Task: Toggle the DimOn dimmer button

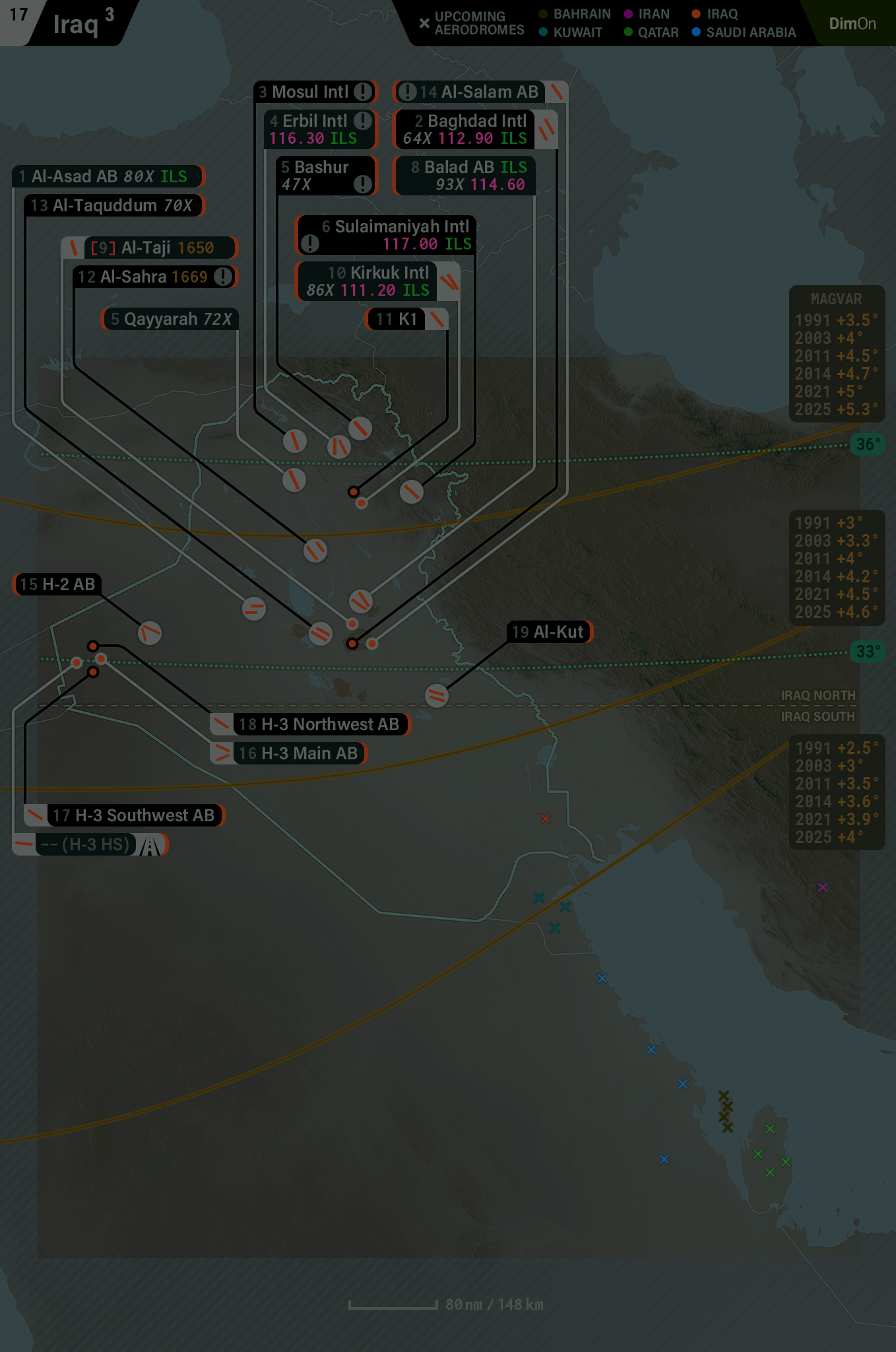Action: [852, 24]
